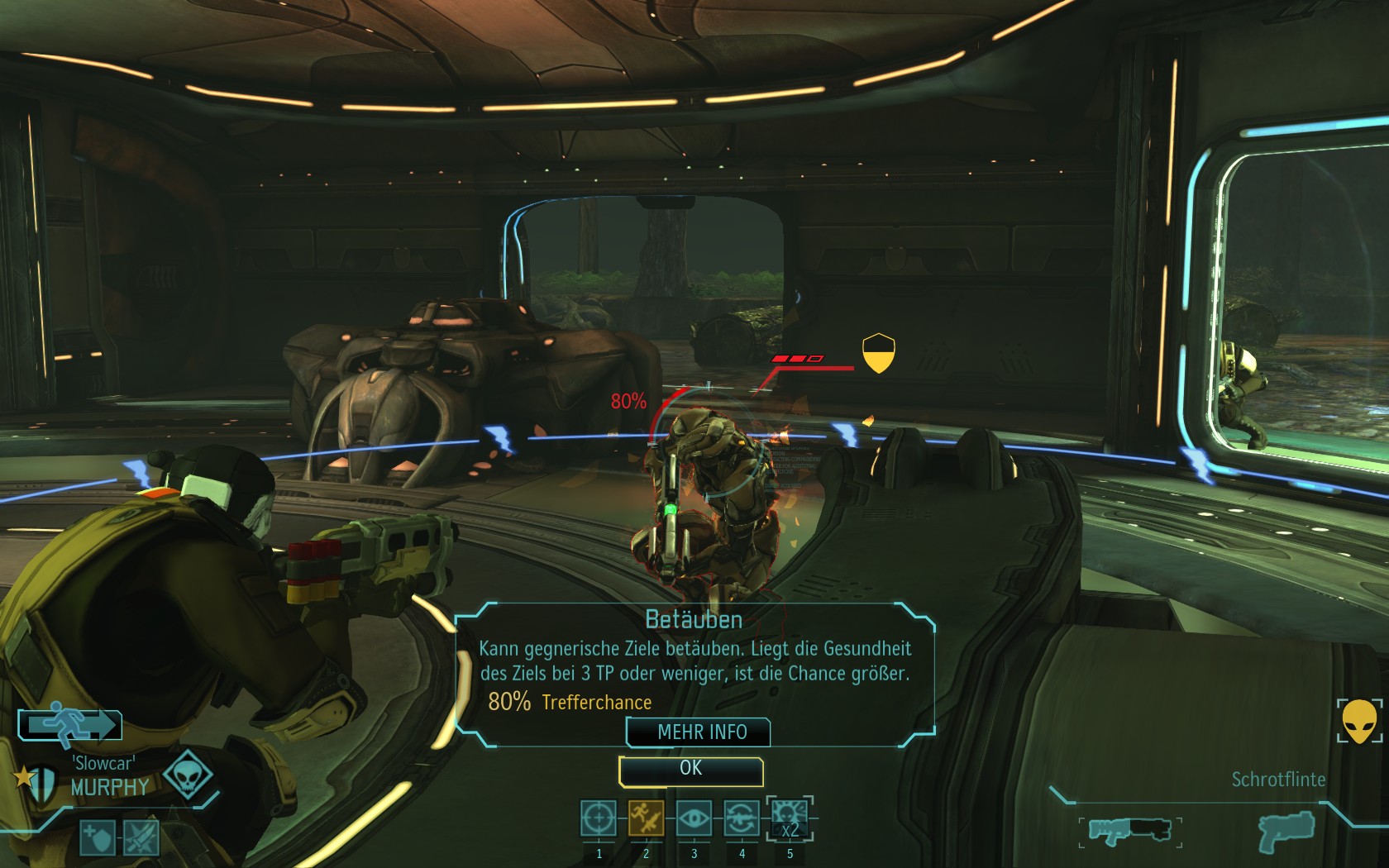
Task: Activate the Run and Gun ability
Action: tap(646, 819)
